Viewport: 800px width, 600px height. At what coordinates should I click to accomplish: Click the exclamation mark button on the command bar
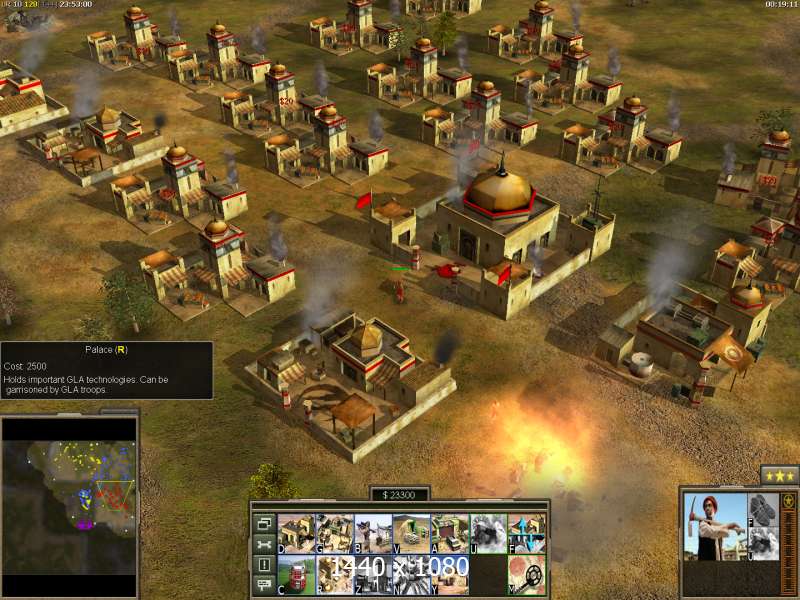[264, 565]
